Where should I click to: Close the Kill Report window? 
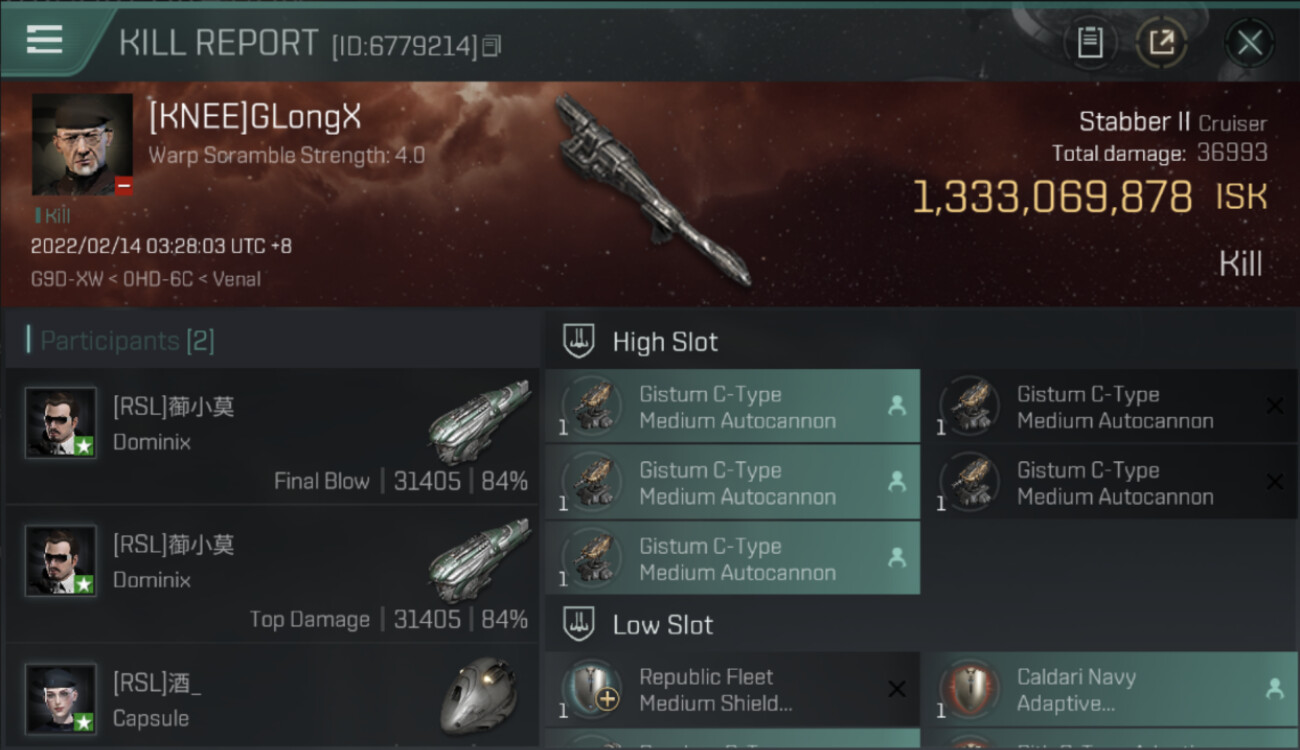pos(1249,43)
